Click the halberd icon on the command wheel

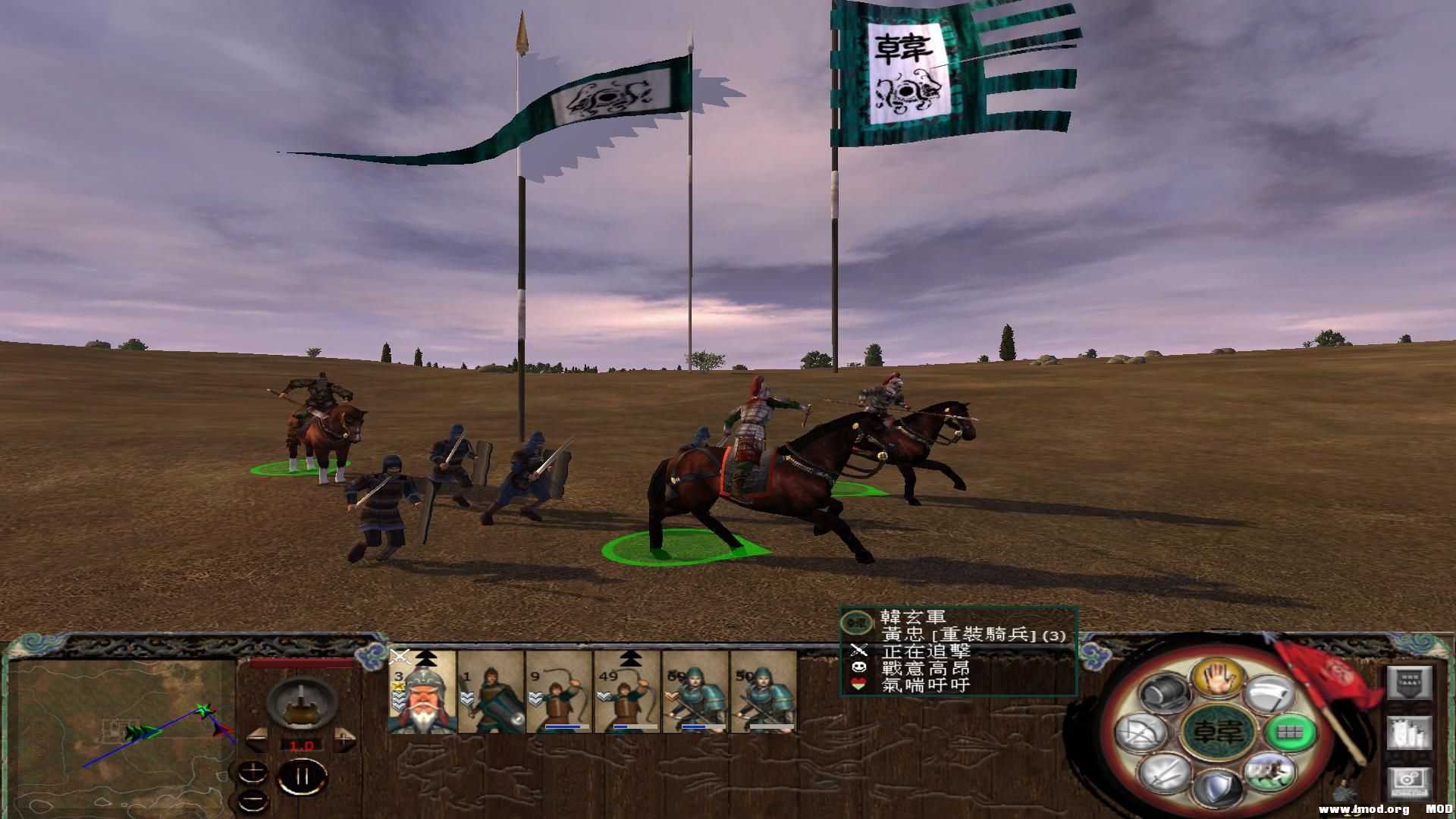[x=1269, y=693]
